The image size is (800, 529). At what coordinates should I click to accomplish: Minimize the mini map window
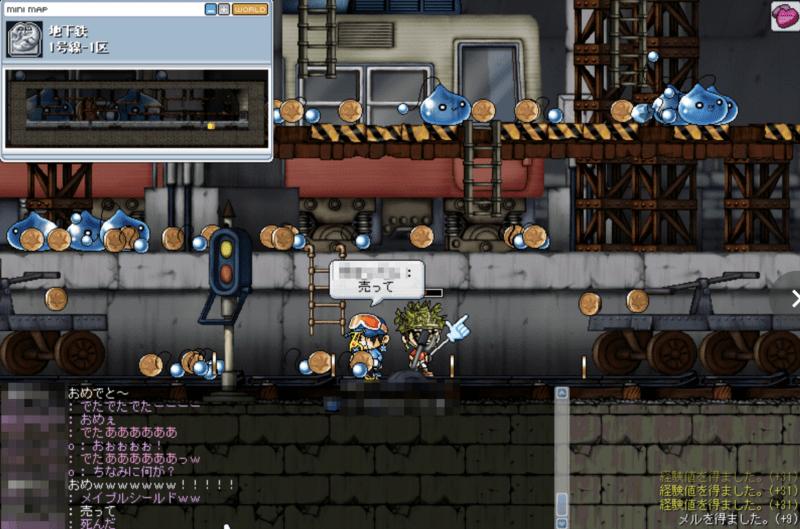[211, 9]
